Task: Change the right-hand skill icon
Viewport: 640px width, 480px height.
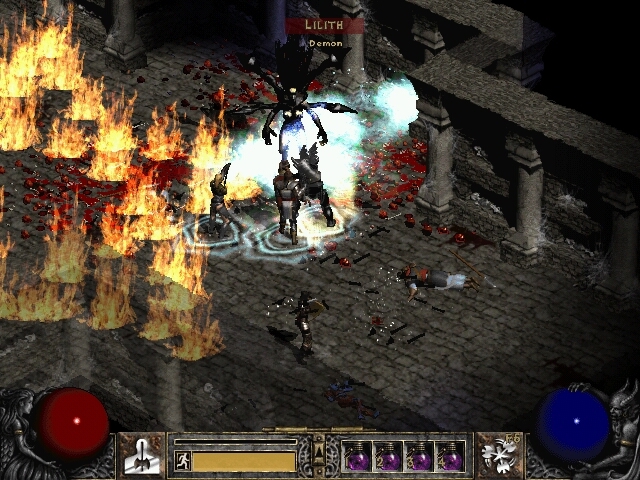Action: pos(498,455)
